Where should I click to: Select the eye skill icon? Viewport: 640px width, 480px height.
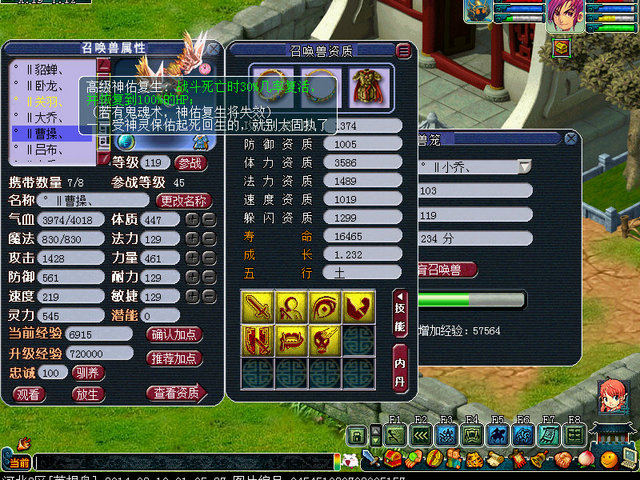[x=324, y=306]
